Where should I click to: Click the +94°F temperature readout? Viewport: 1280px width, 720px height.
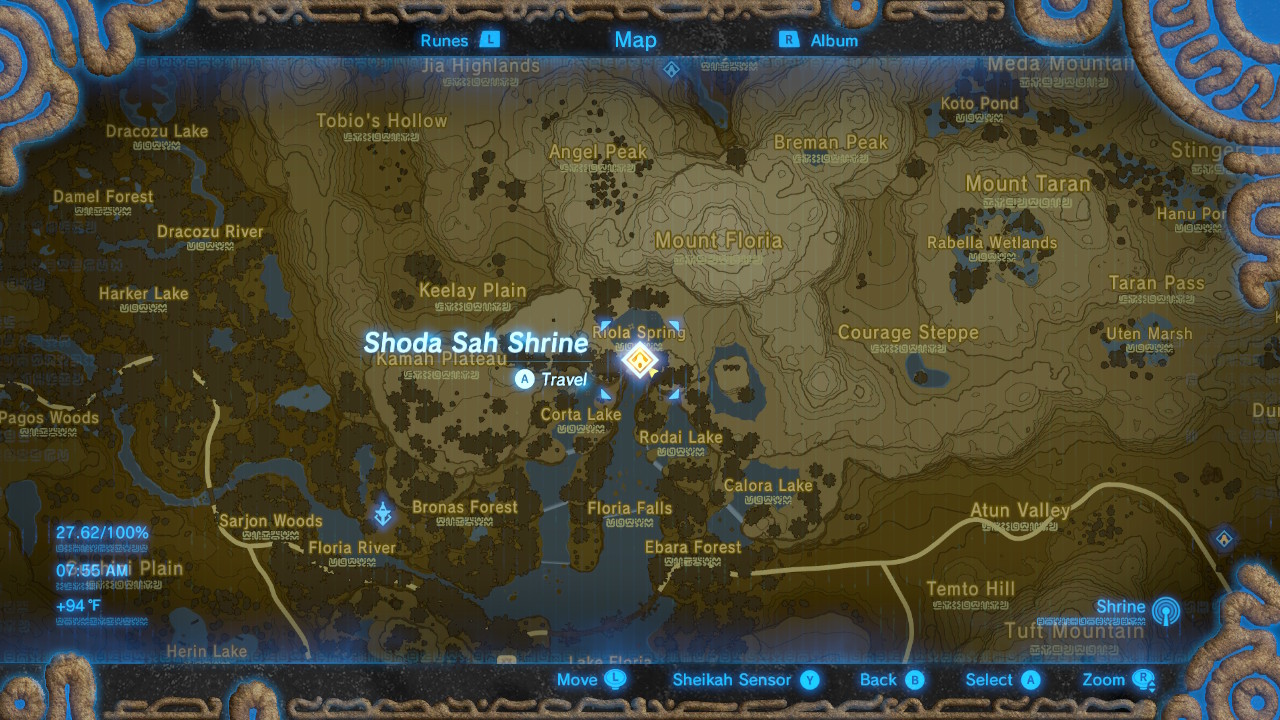pyautogui.click(x=78, y=603)
